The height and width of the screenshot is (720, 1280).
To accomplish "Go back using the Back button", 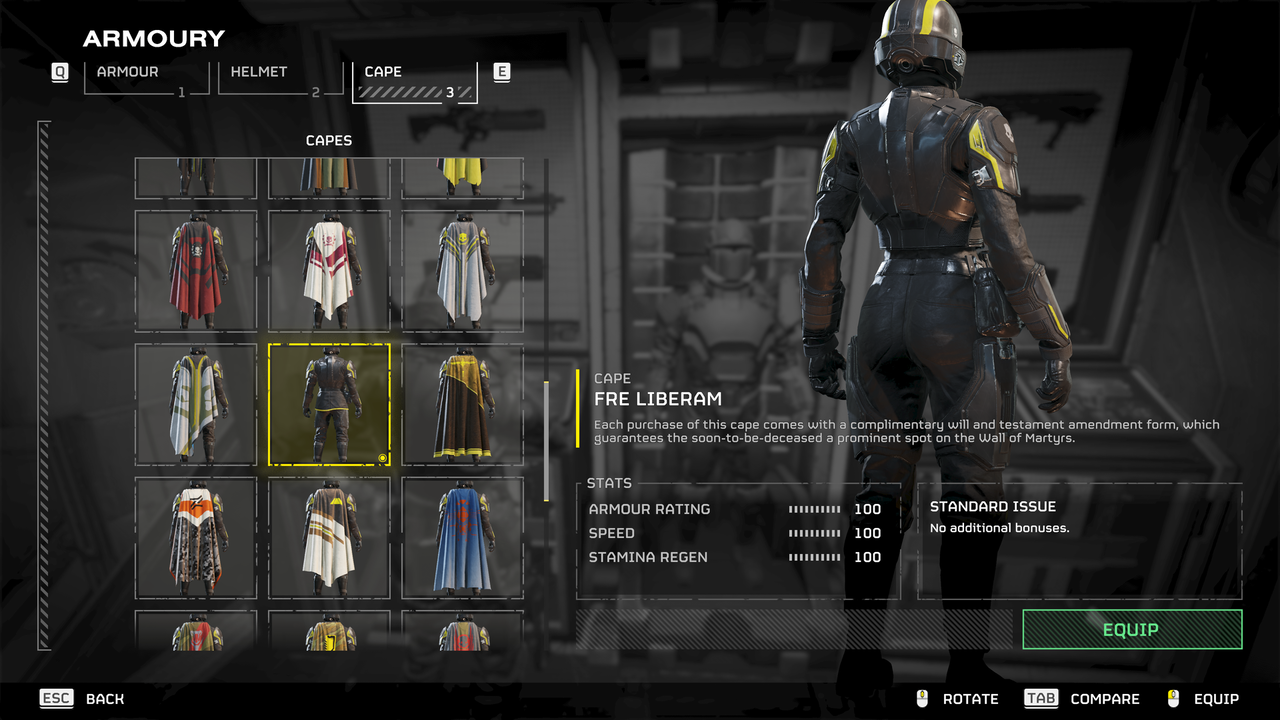I will tap(82, 699).
